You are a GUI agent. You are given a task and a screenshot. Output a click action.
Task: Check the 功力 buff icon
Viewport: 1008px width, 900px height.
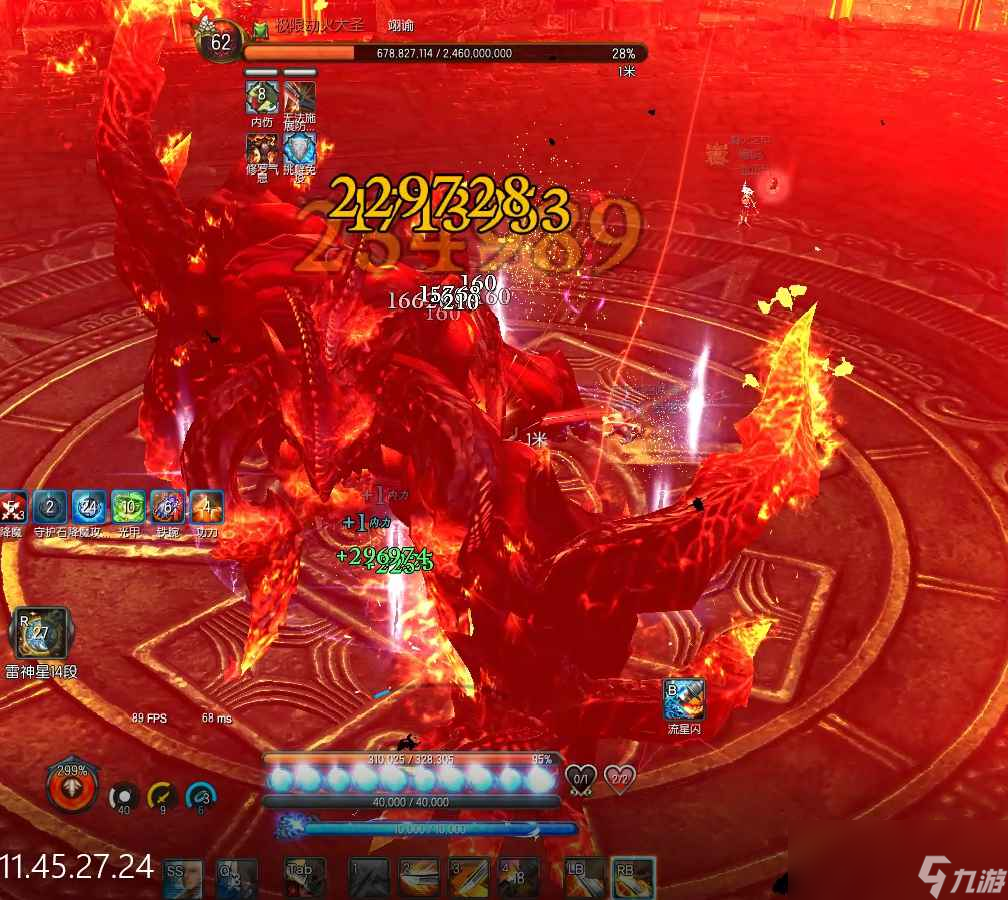tap(206, 508)
